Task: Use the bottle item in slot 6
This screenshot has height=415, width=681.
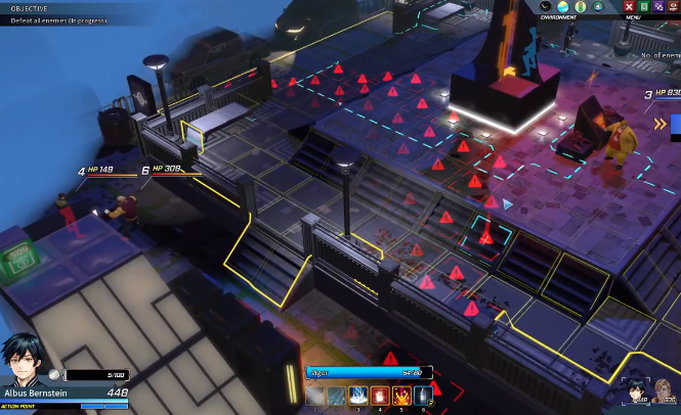Action: coord(423,396)
